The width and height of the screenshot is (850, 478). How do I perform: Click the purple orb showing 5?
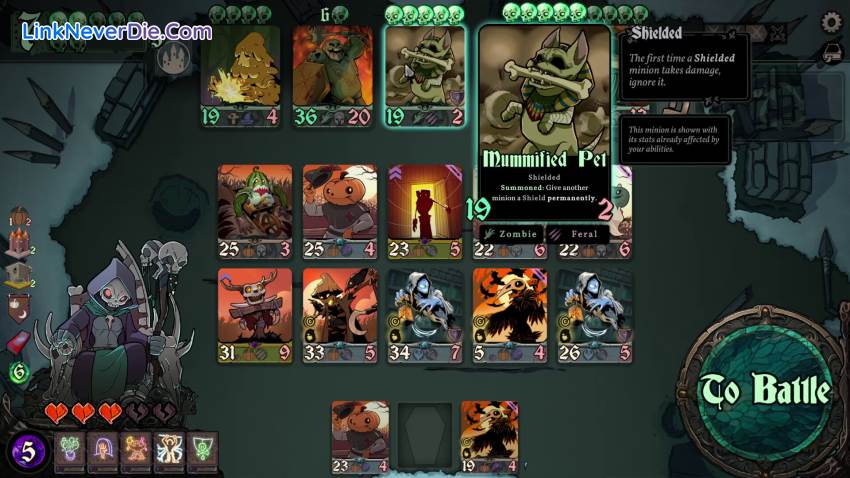28,452
